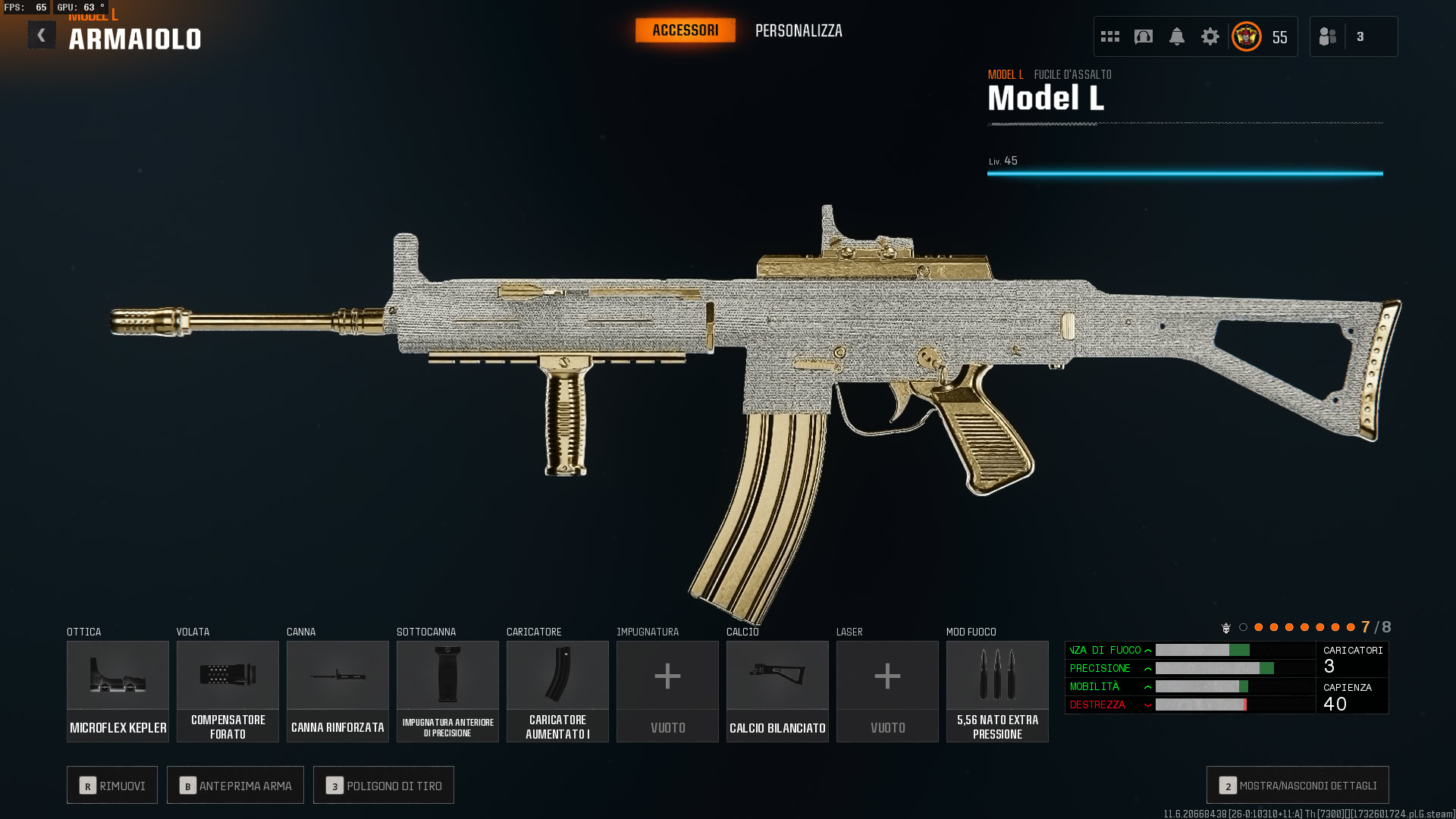Toggle Mostra/Nascondi Dettagli

[x=1298, y=786]
